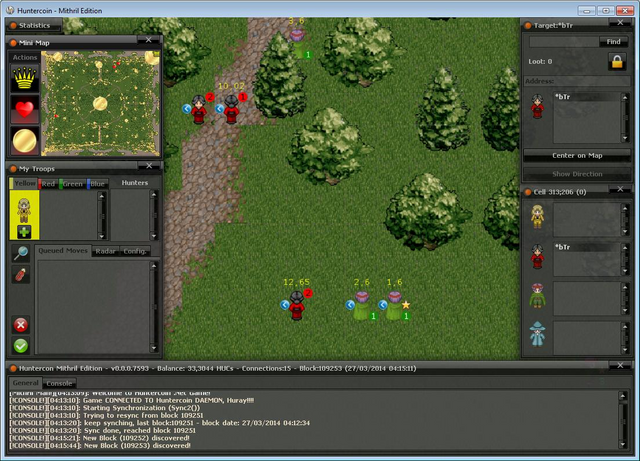Choose the gold coin action icon

click(24, 139)
